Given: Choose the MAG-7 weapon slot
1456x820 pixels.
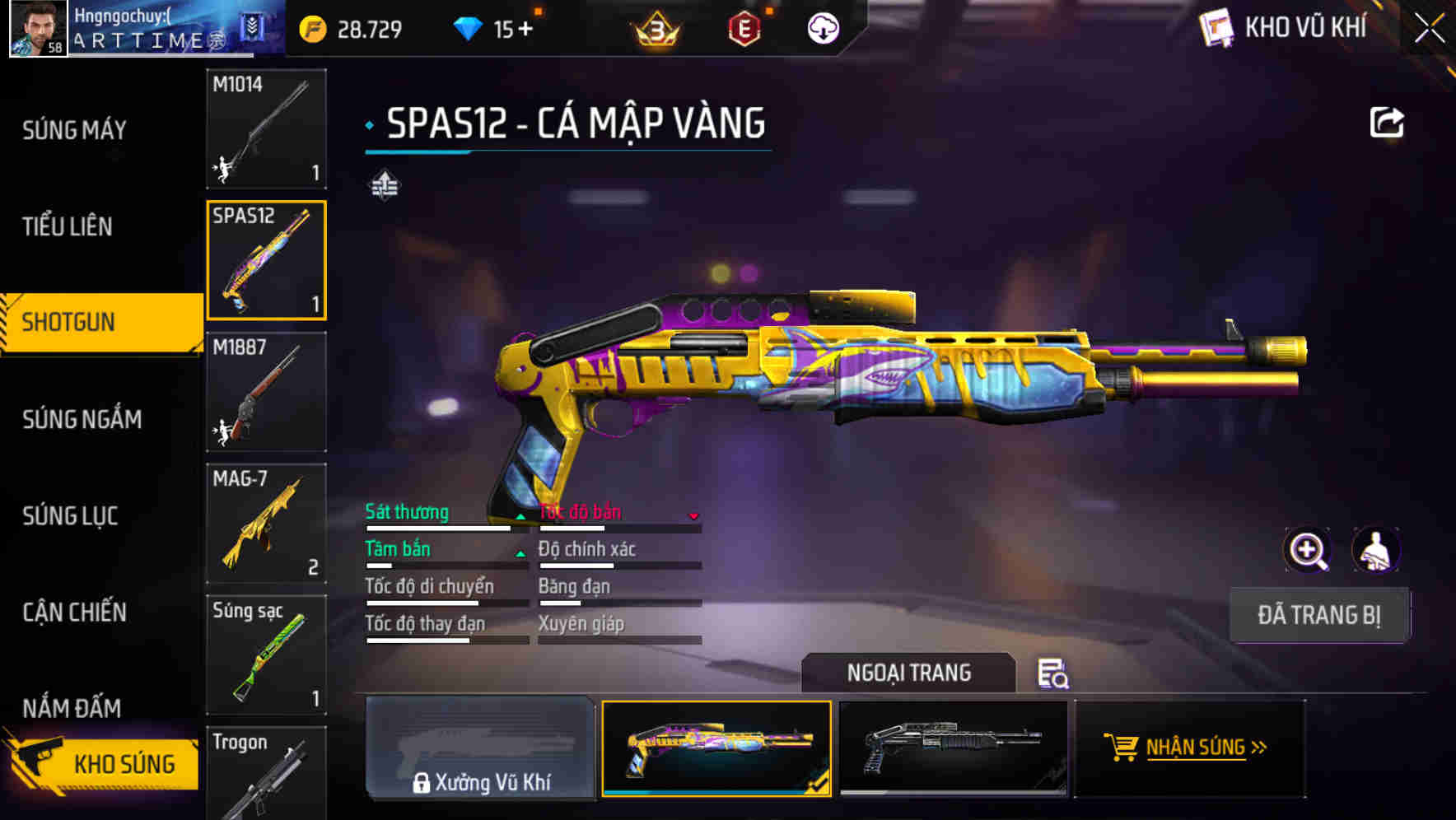Looking at the screenshot, I should tap(266, 524).
